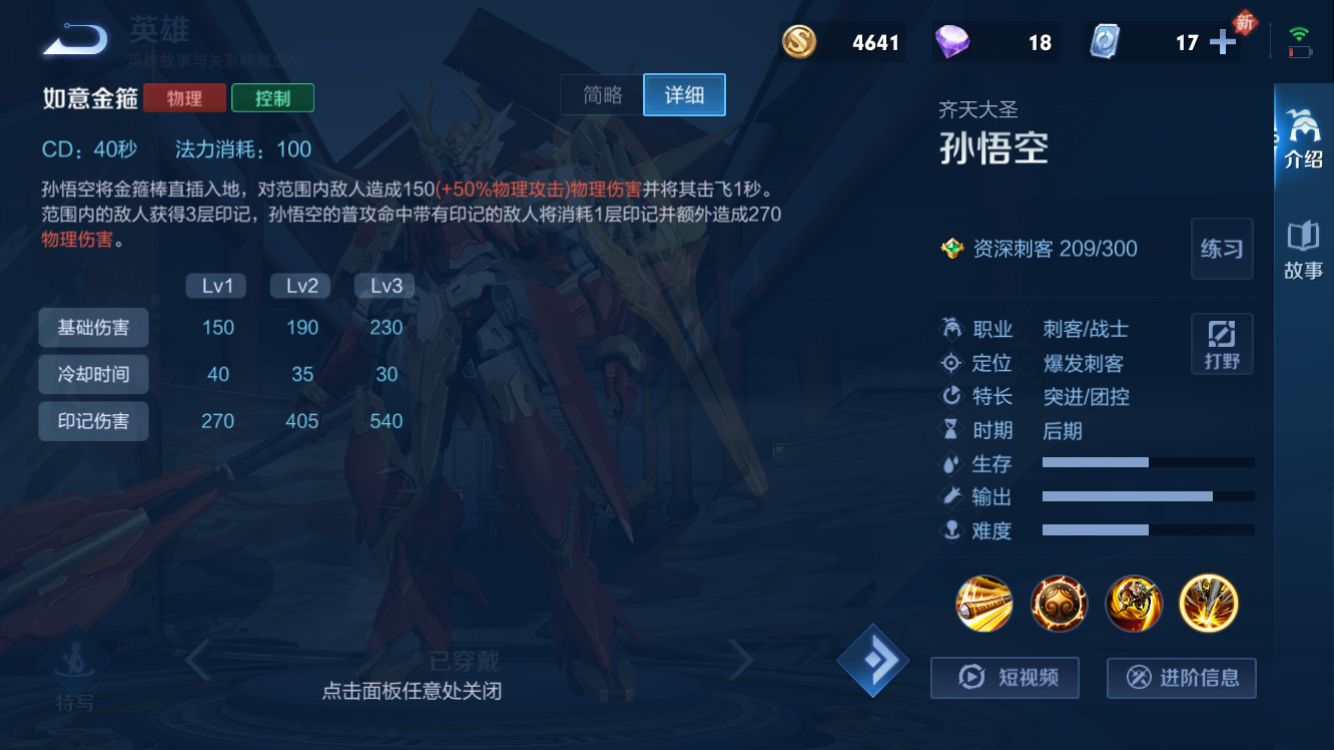
Task: Select the third skill icon
Action: (x=1134, y=604)
